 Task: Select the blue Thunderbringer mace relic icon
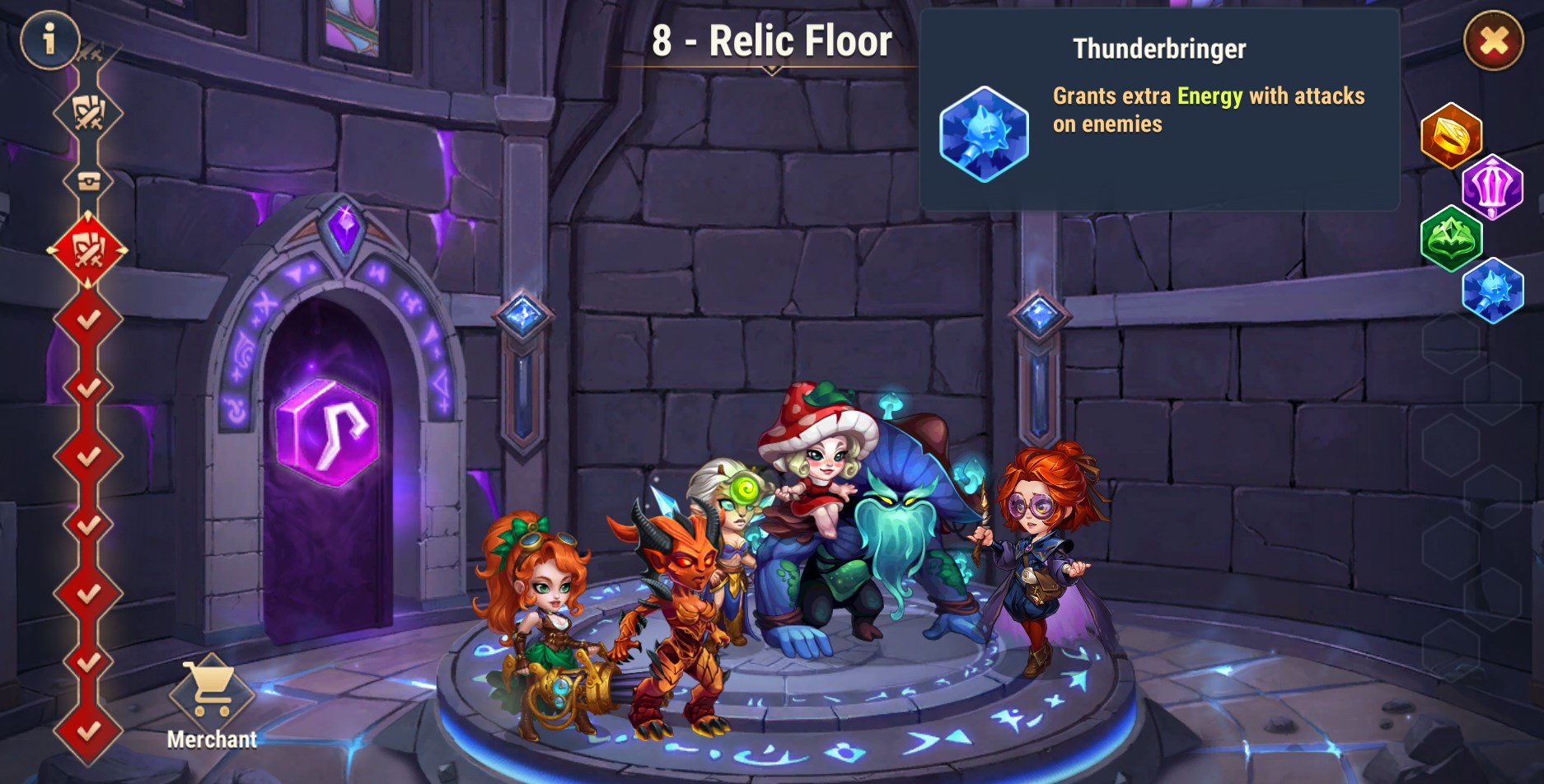[x=1492, y=290]
